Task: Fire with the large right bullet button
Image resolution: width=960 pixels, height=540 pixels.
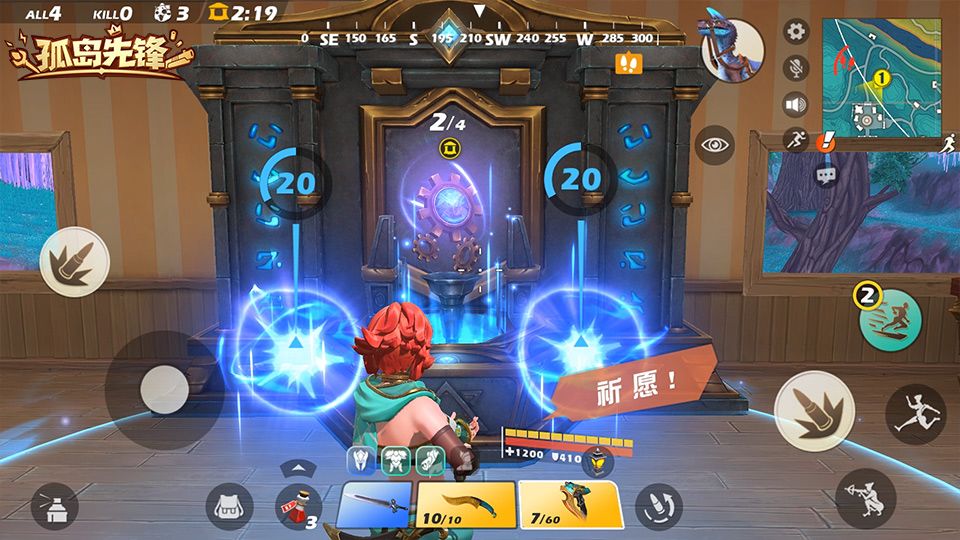Action: pyautogui.click(x=814, y=410)
